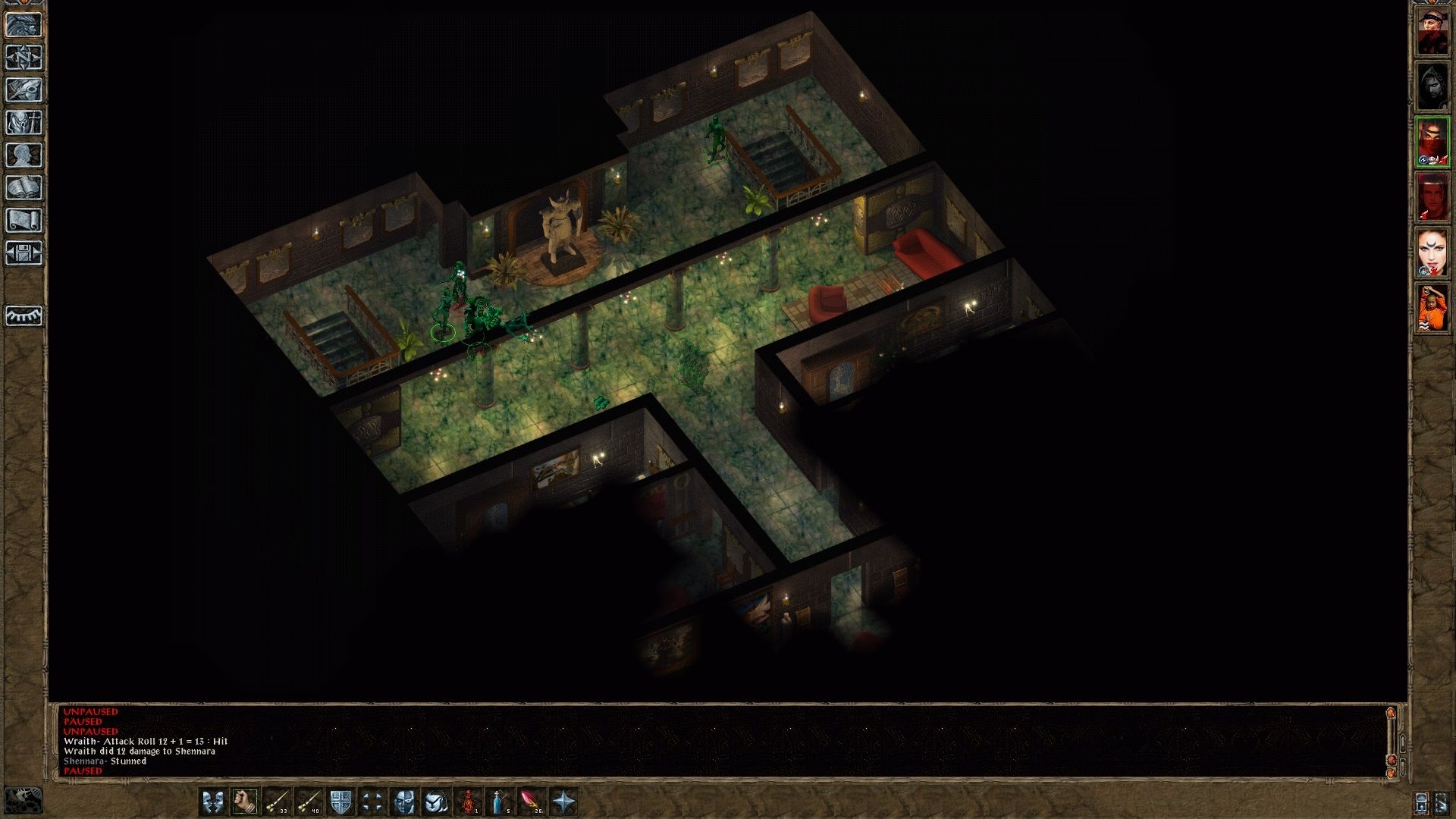Open the journal quill-and-inkwell button

pyautogui.click(x=24, y=90)
